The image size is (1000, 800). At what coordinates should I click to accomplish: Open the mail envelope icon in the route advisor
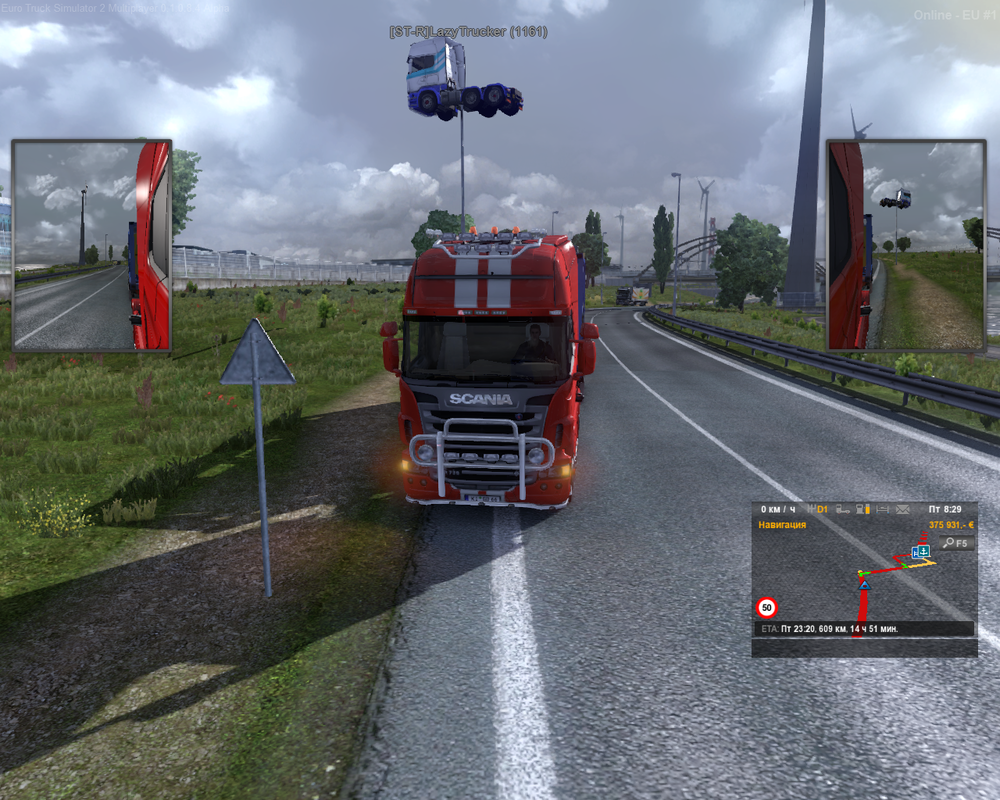click(x=902, y=510)
